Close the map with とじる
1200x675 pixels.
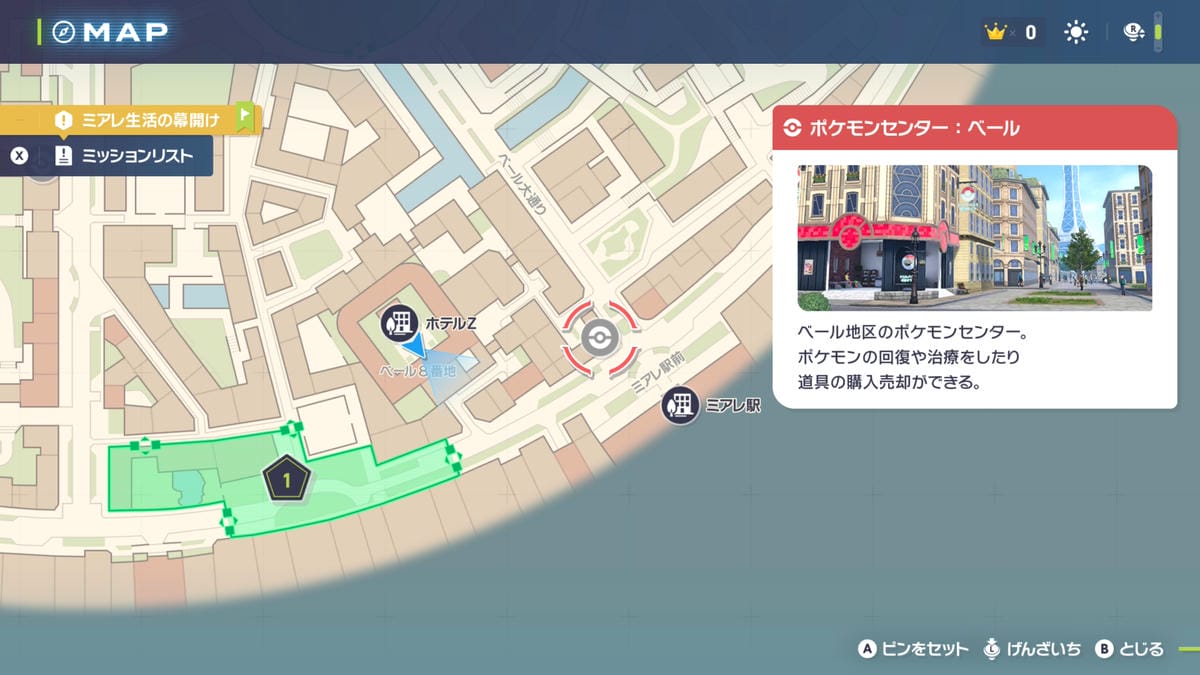point(1130,649)
